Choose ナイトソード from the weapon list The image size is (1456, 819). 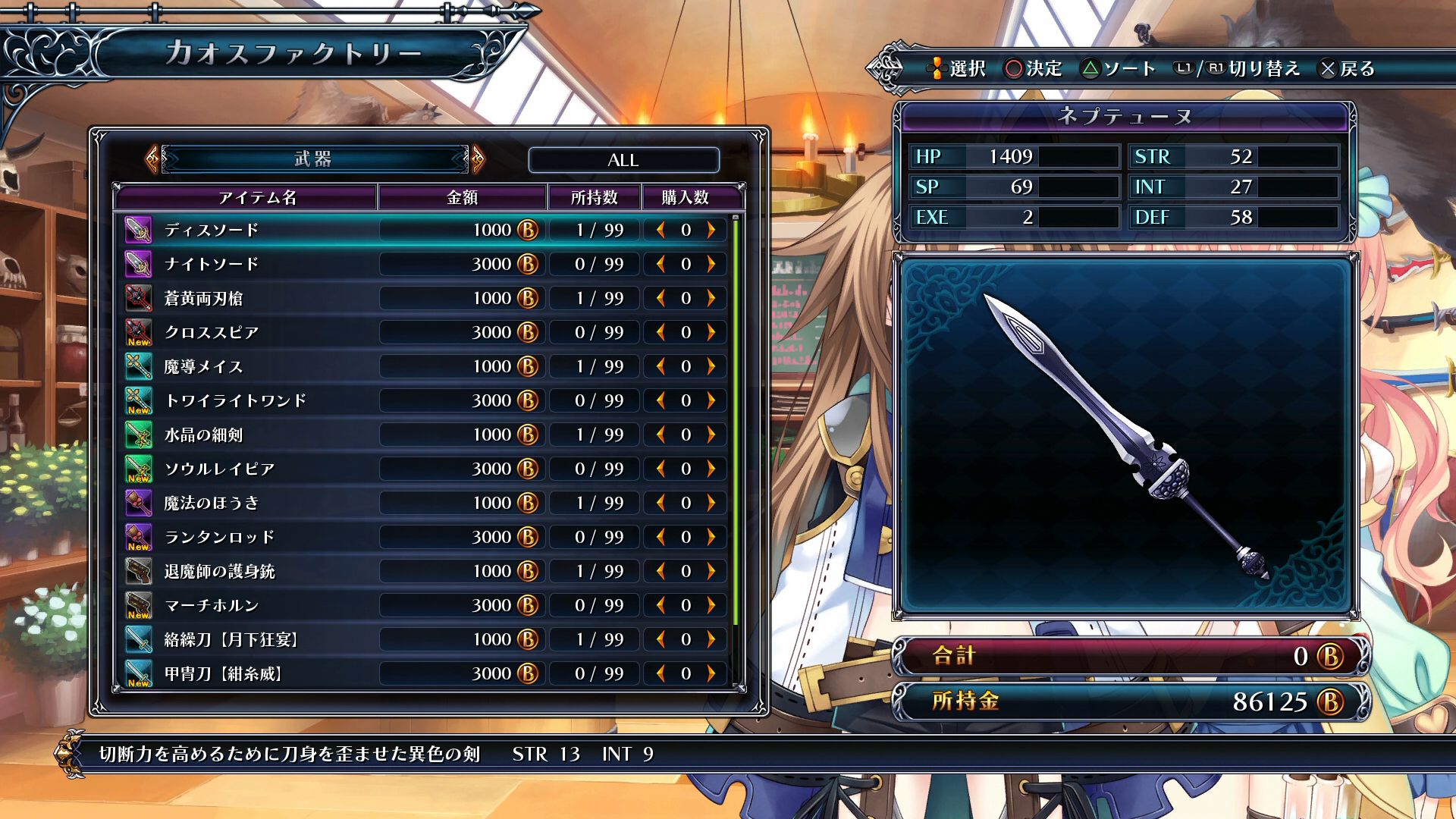[212, 264]
